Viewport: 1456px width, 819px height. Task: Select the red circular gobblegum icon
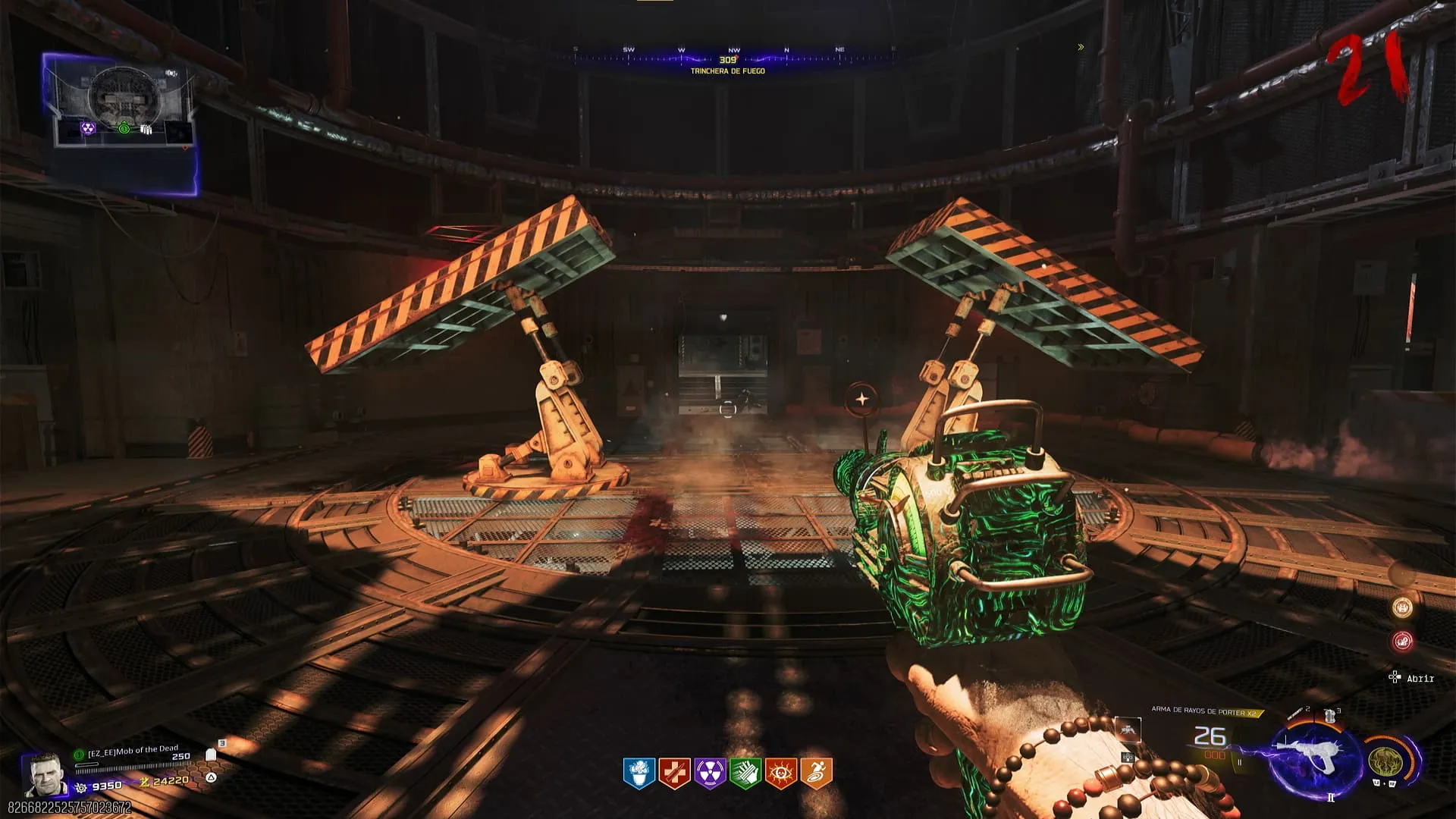point(1402,642)
